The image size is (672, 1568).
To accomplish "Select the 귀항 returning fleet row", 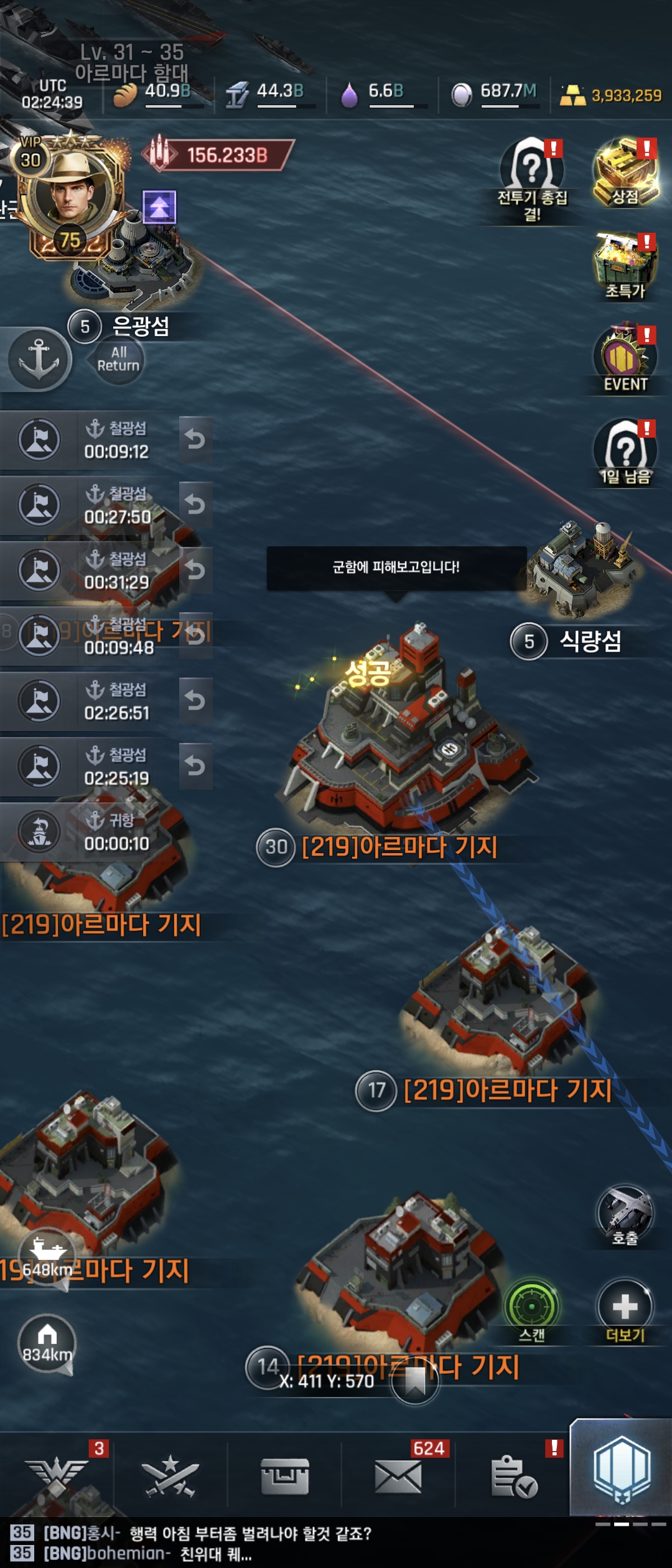I will (x=106, y=832).
